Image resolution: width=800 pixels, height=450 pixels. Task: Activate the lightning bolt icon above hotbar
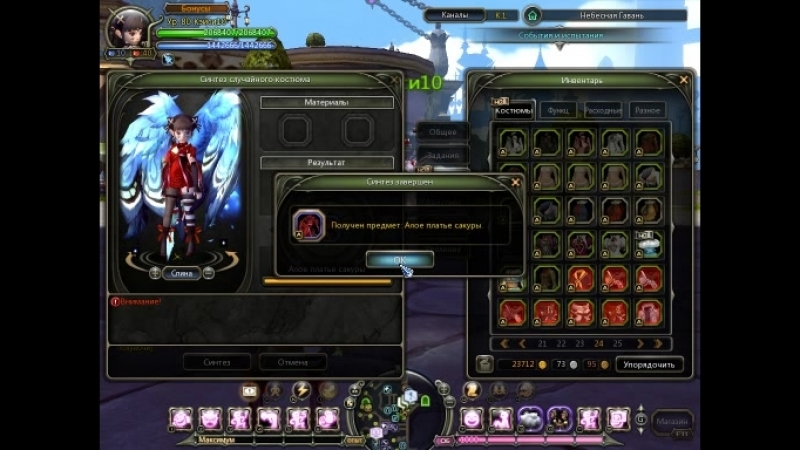pyautogui.click(x=300, y=390)
